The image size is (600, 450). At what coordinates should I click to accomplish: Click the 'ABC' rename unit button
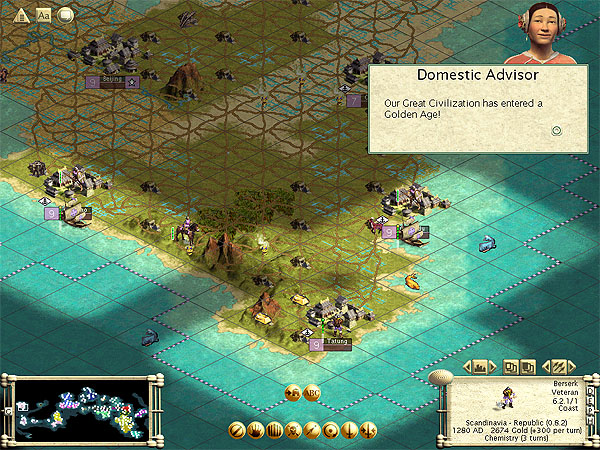click(x=312, y=393)
